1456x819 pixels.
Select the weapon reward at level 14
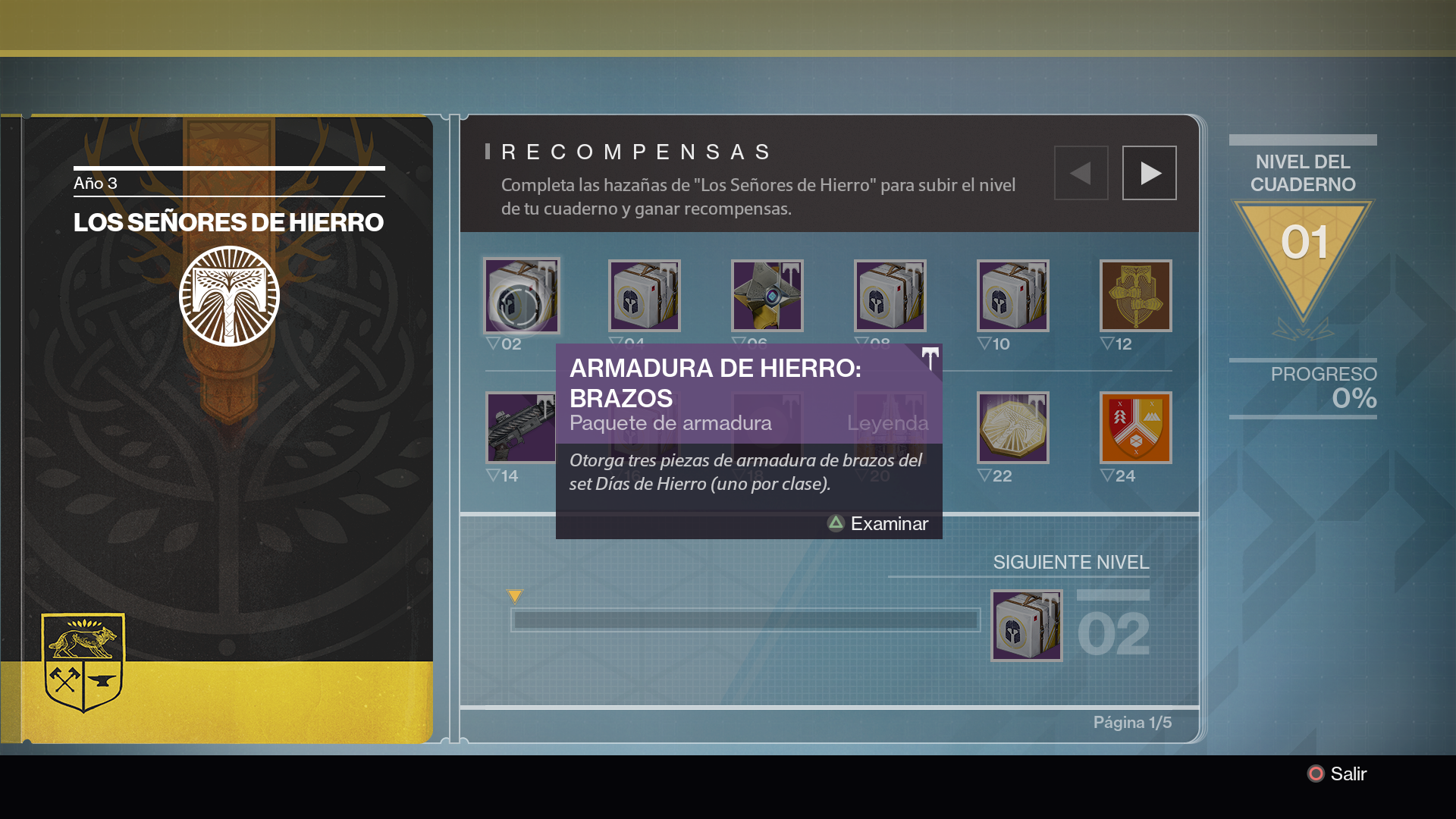tap(522, 427)
